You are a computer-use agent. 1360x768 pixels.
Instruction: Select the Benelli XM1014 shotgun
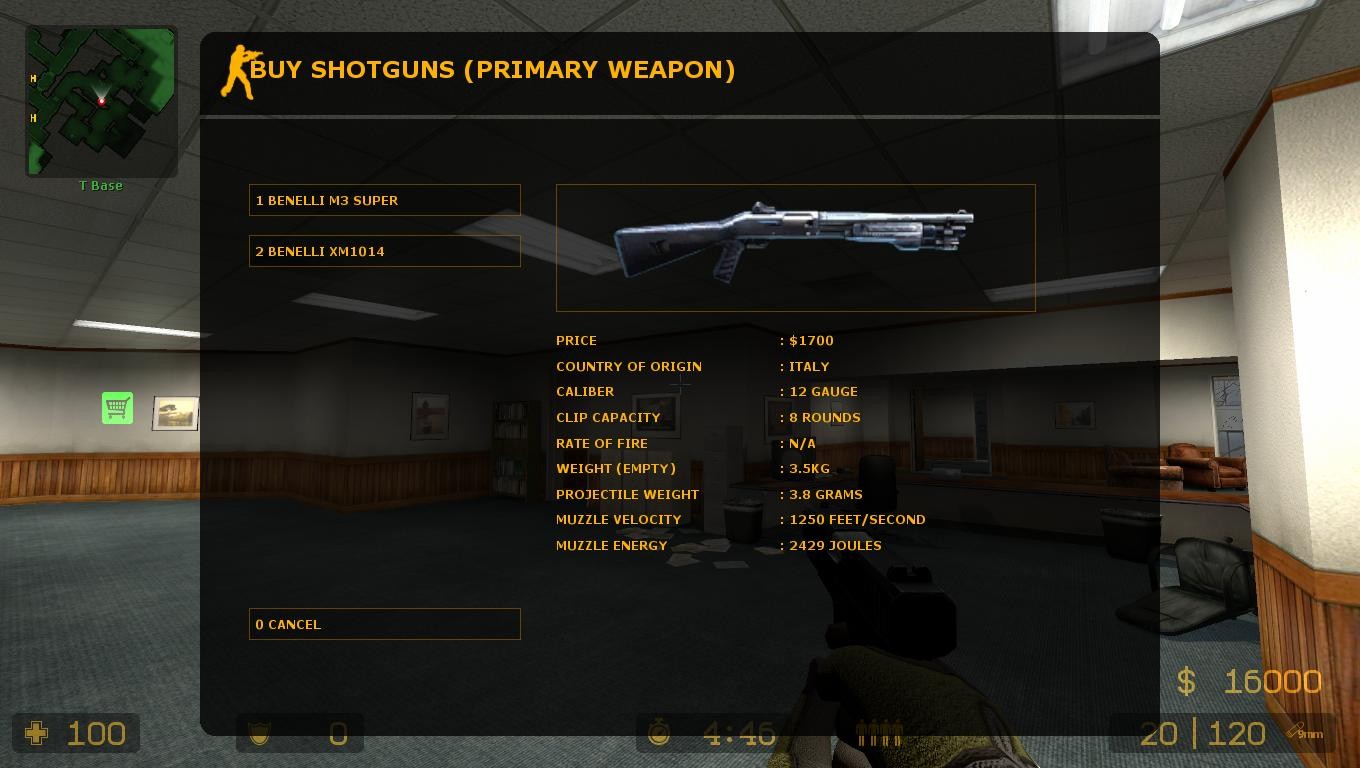384,251
